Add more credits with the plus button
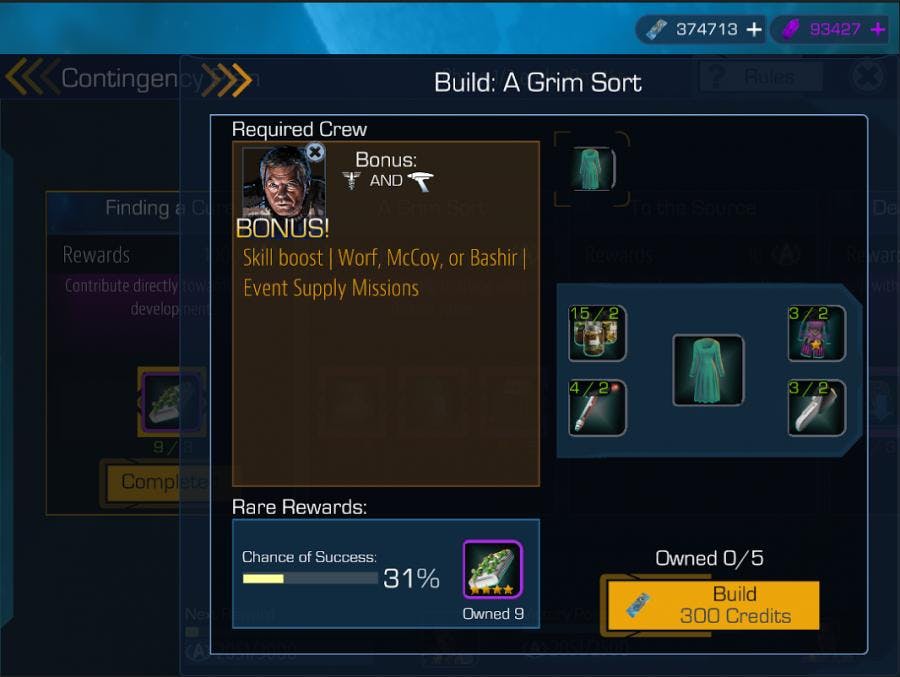This screenshot has width=900, height=677. (x=754, y=30)
